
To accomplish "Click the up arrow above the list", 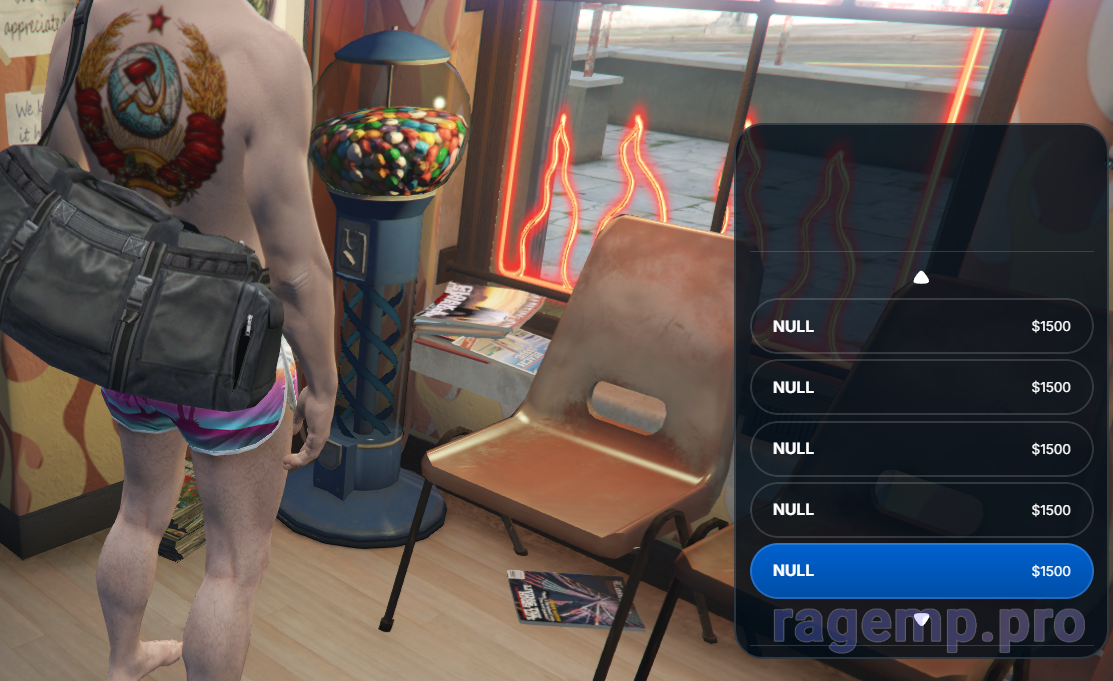I will pyautogui.click(x=921, y=278).
